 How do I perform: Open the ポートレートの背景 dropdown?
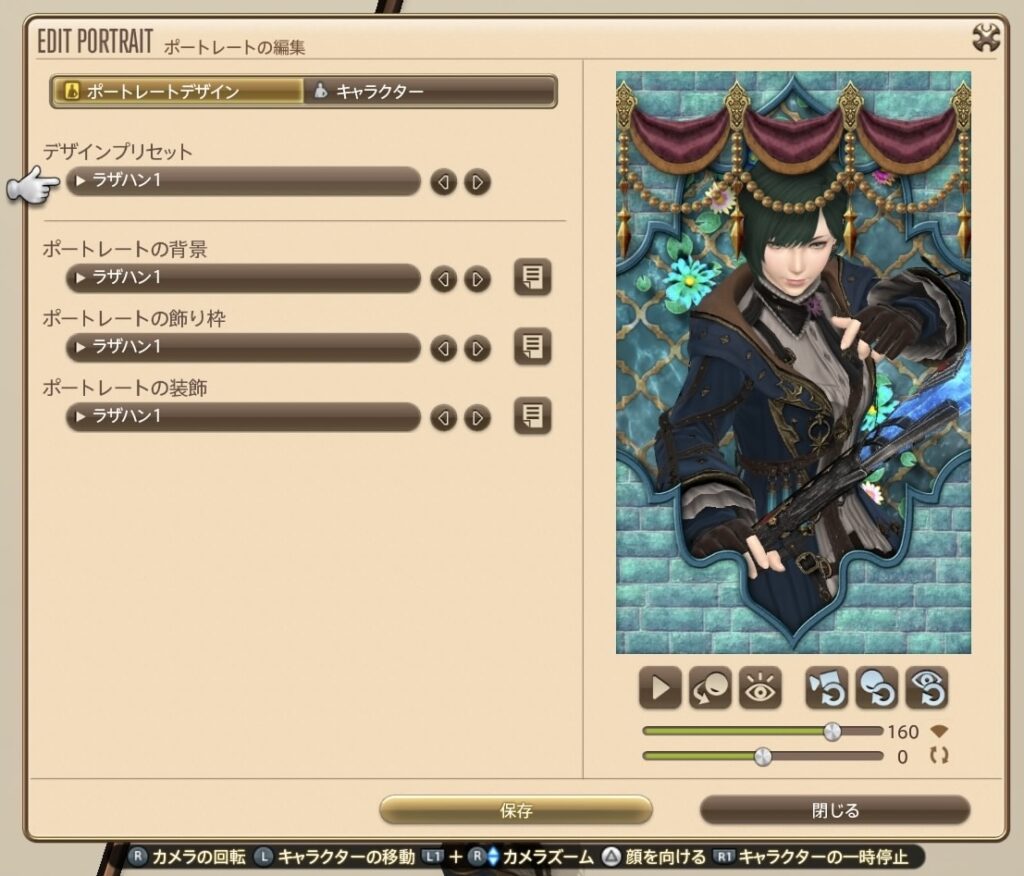243,278
